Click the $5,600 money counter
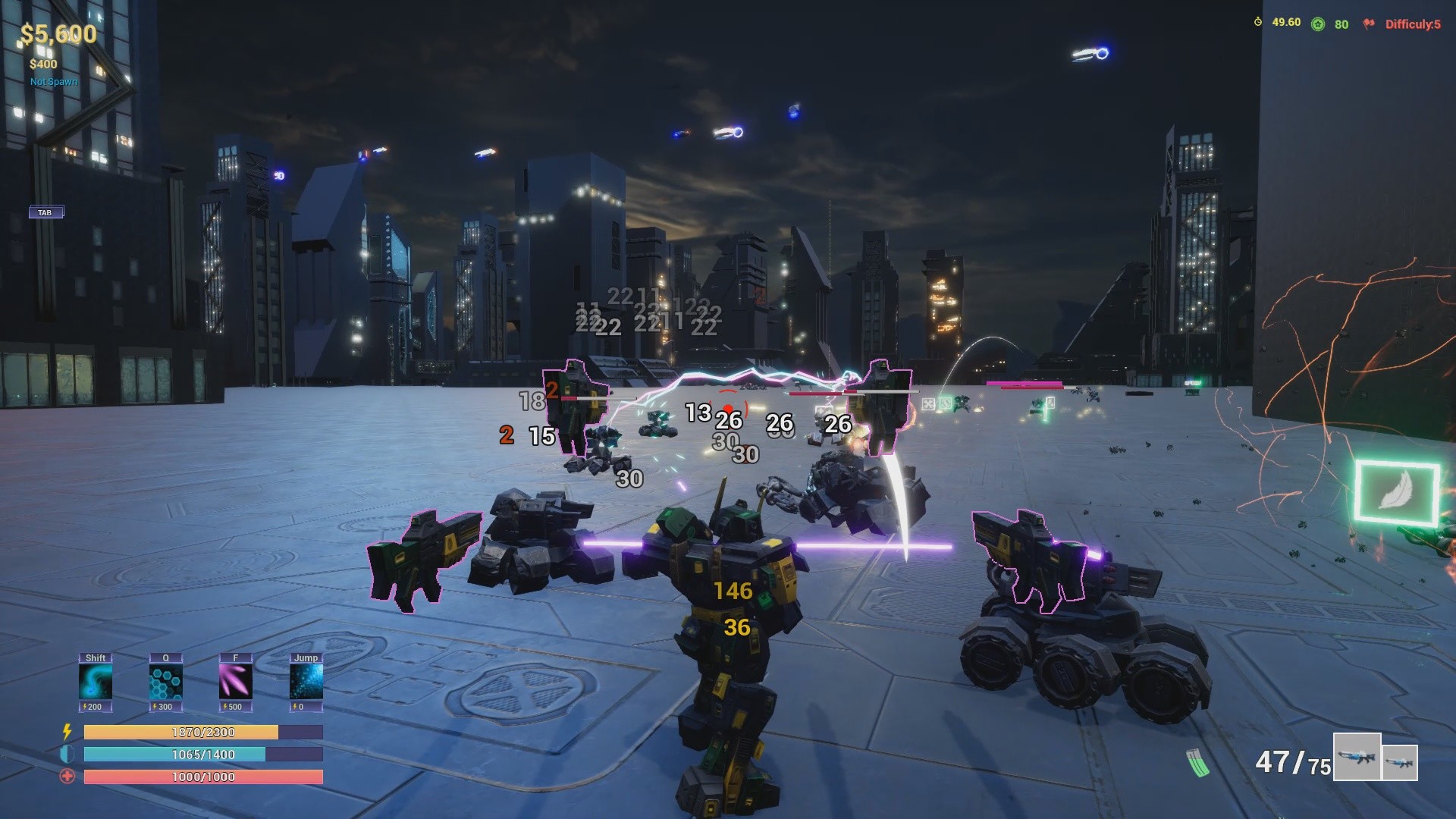Image resolution: width=1456 pixels, height=819 pixels. click(58, 34)
